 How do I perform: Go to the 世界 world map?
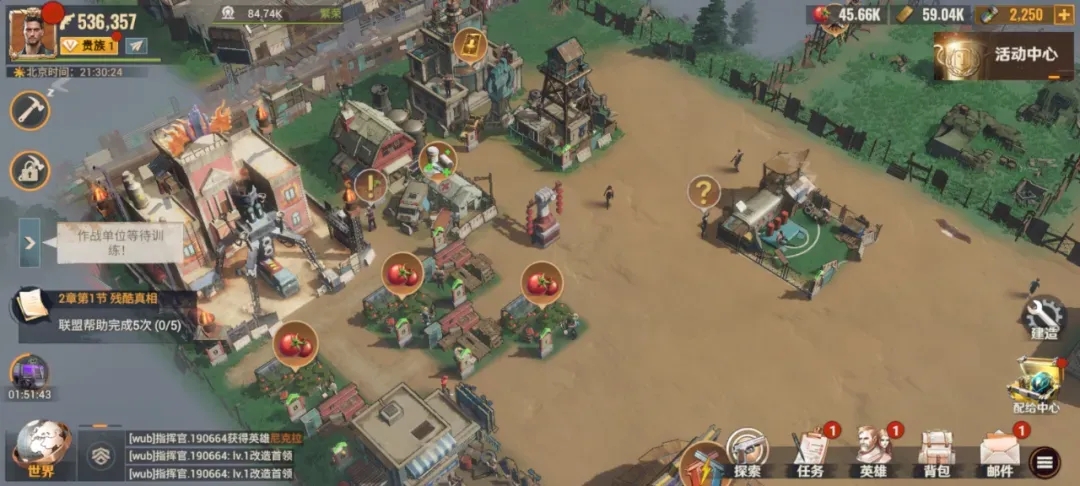click(40, 448)
